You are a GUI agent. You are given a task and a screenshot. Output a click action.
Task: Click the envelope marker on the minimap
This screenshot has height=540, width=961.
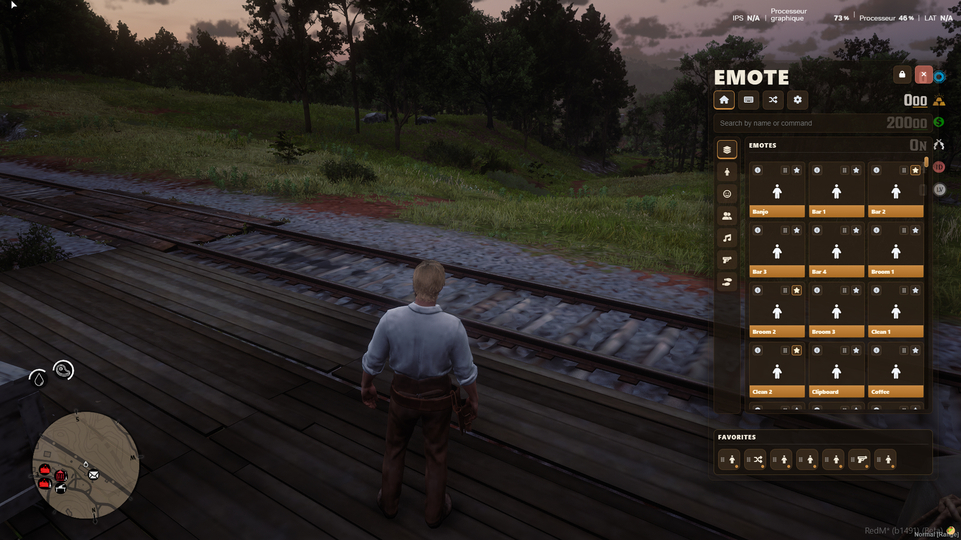[x=93, y=474]
